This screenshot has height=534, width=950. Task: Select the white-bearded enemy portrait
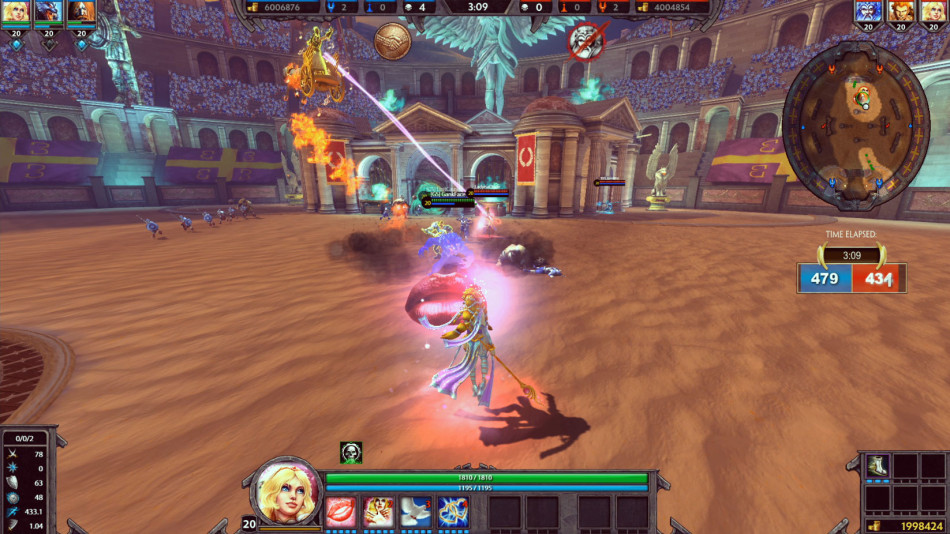point(870,13)
